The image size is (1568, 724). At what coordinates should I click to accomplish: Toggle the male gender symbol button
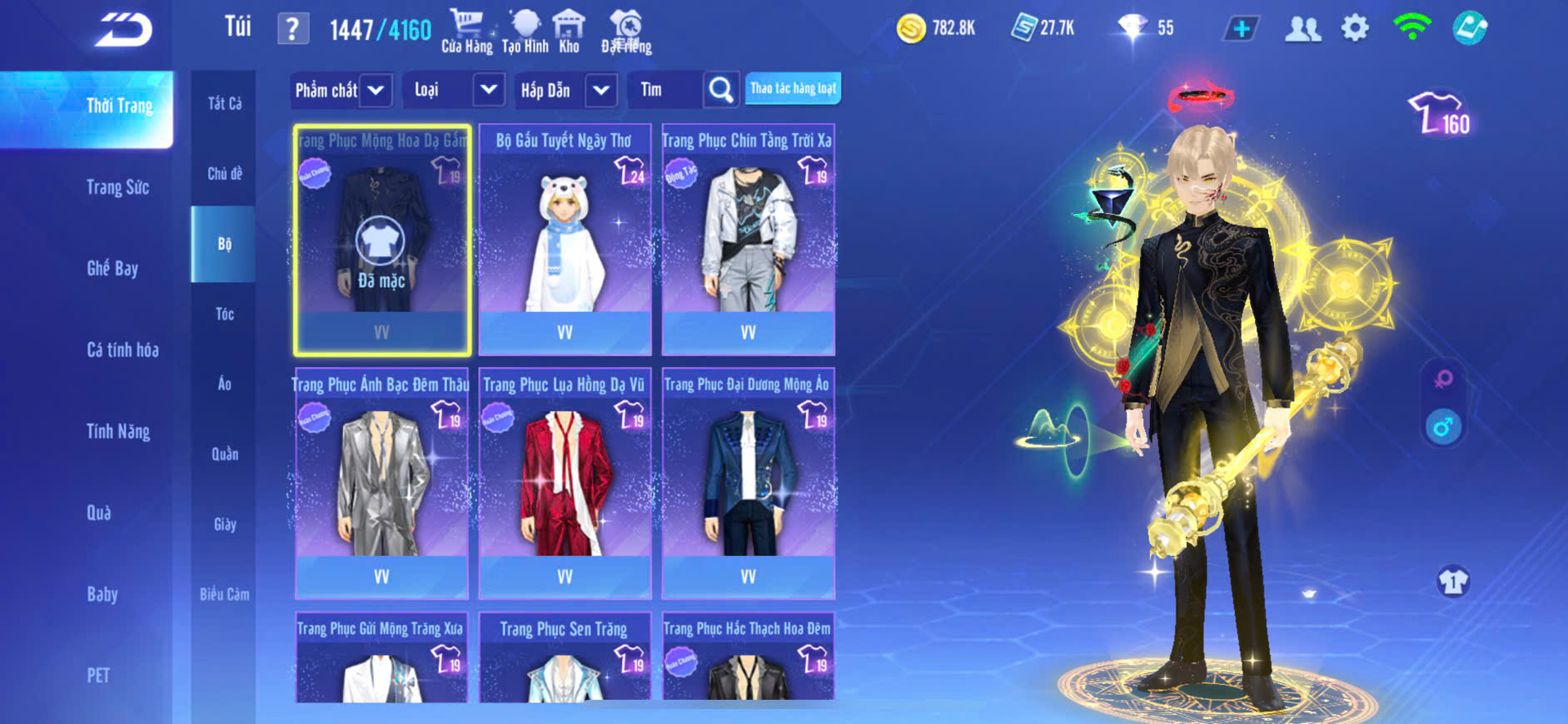coord(1443,428)
